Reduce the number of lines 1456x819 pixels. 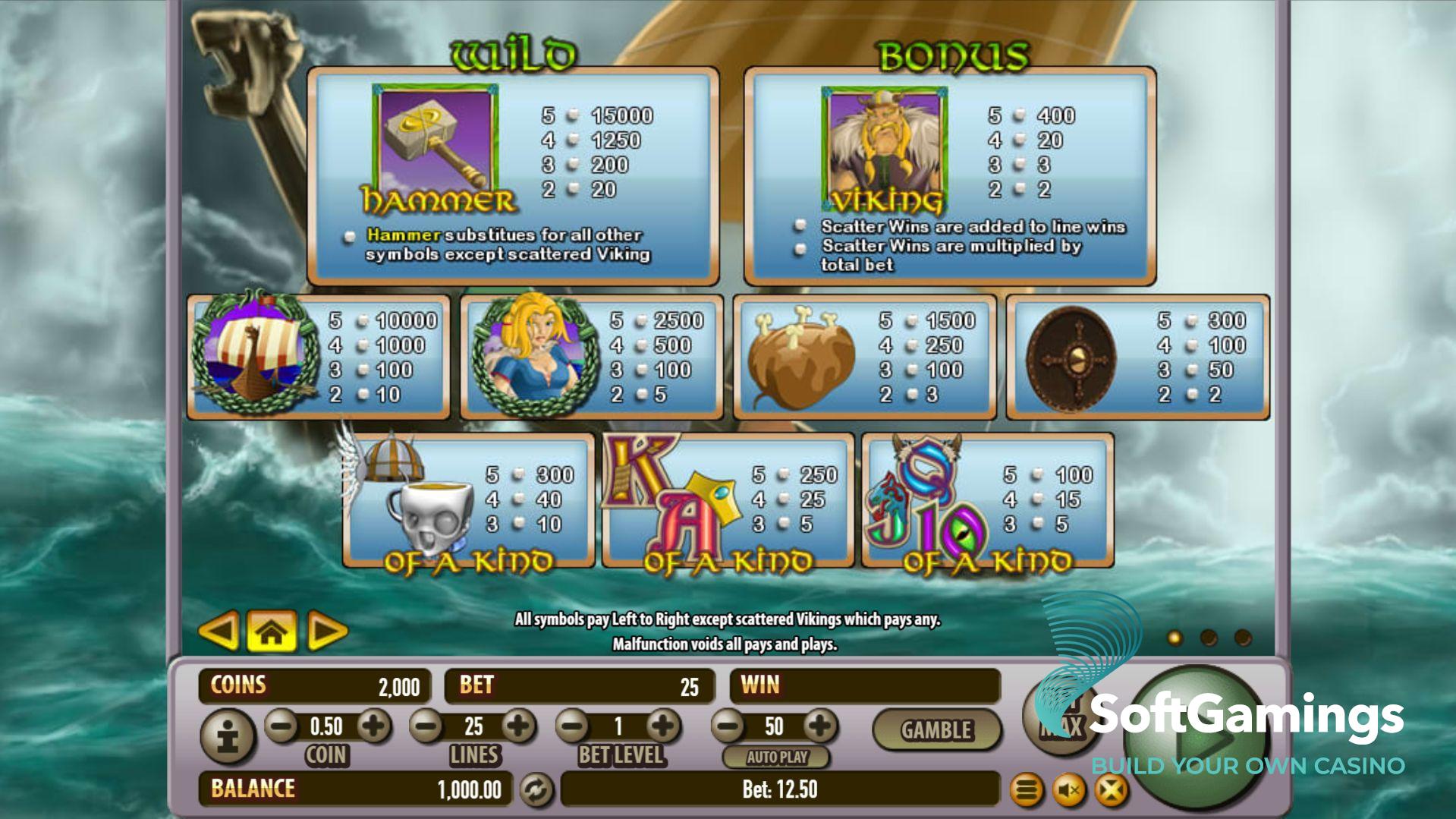click(426, 726)
